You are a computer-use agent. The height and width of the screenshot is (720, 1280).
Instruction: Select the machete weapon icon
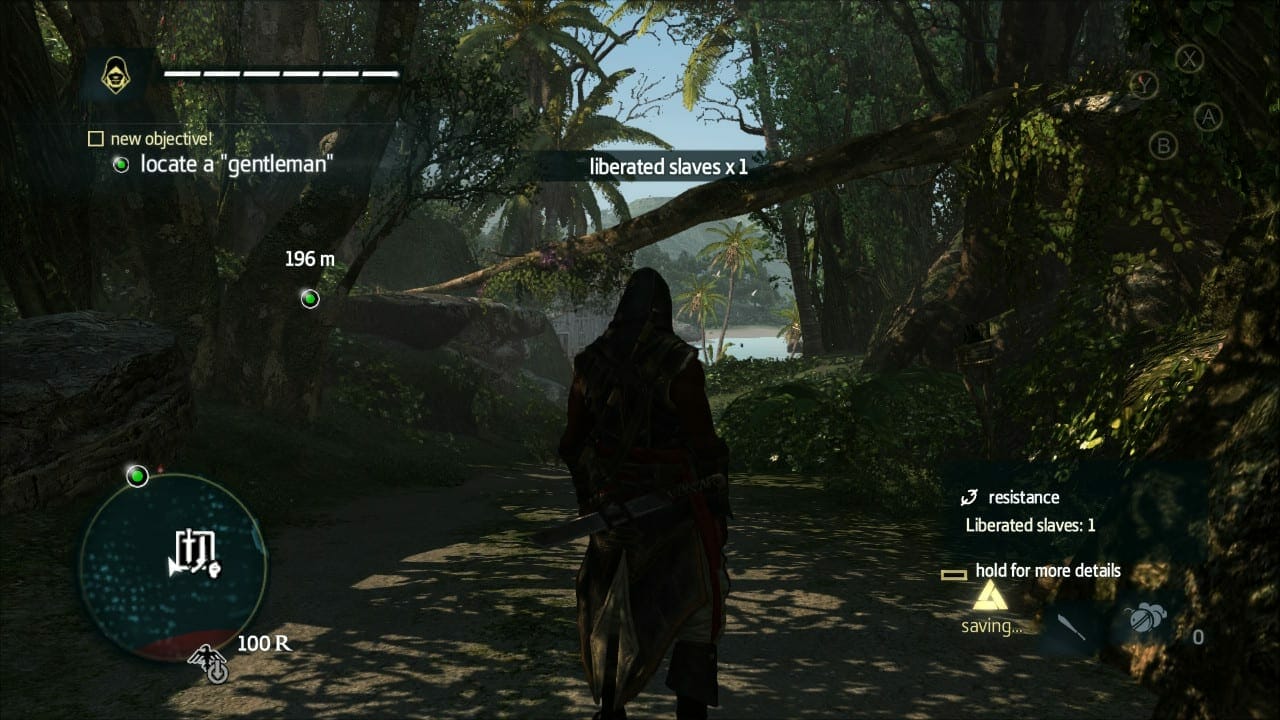click(x=1071, y=627)
